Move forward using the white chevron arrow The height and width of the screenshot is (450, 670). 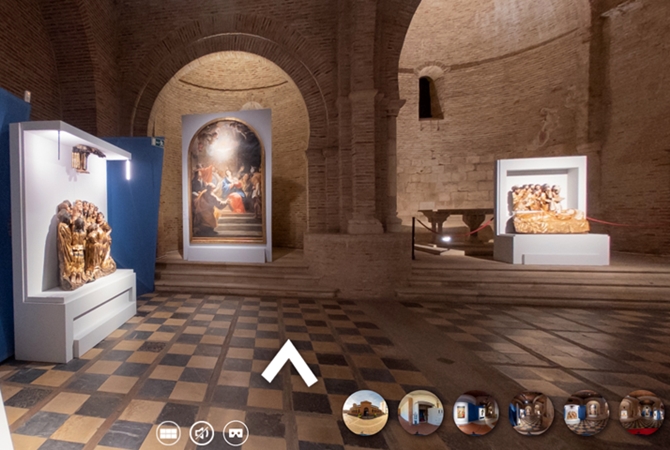289,363
